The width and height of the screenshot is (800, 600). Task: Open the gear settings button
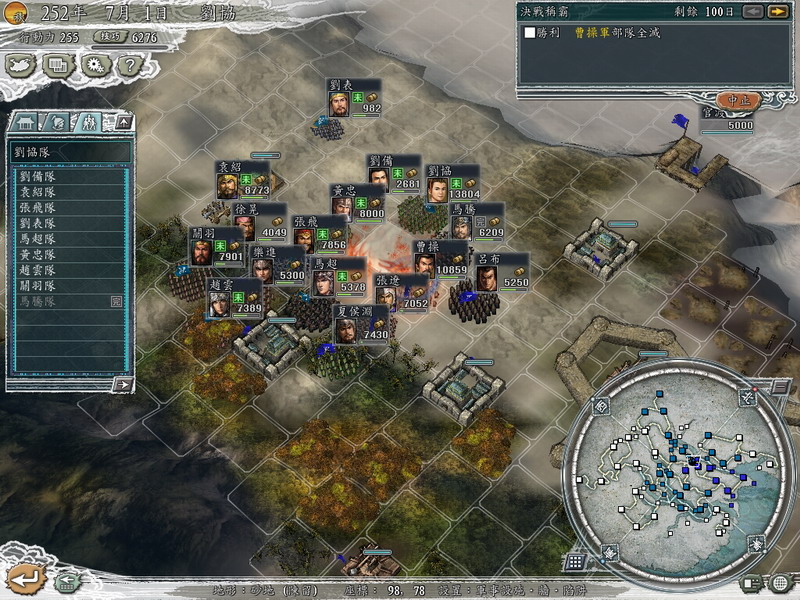pos(94,65)
